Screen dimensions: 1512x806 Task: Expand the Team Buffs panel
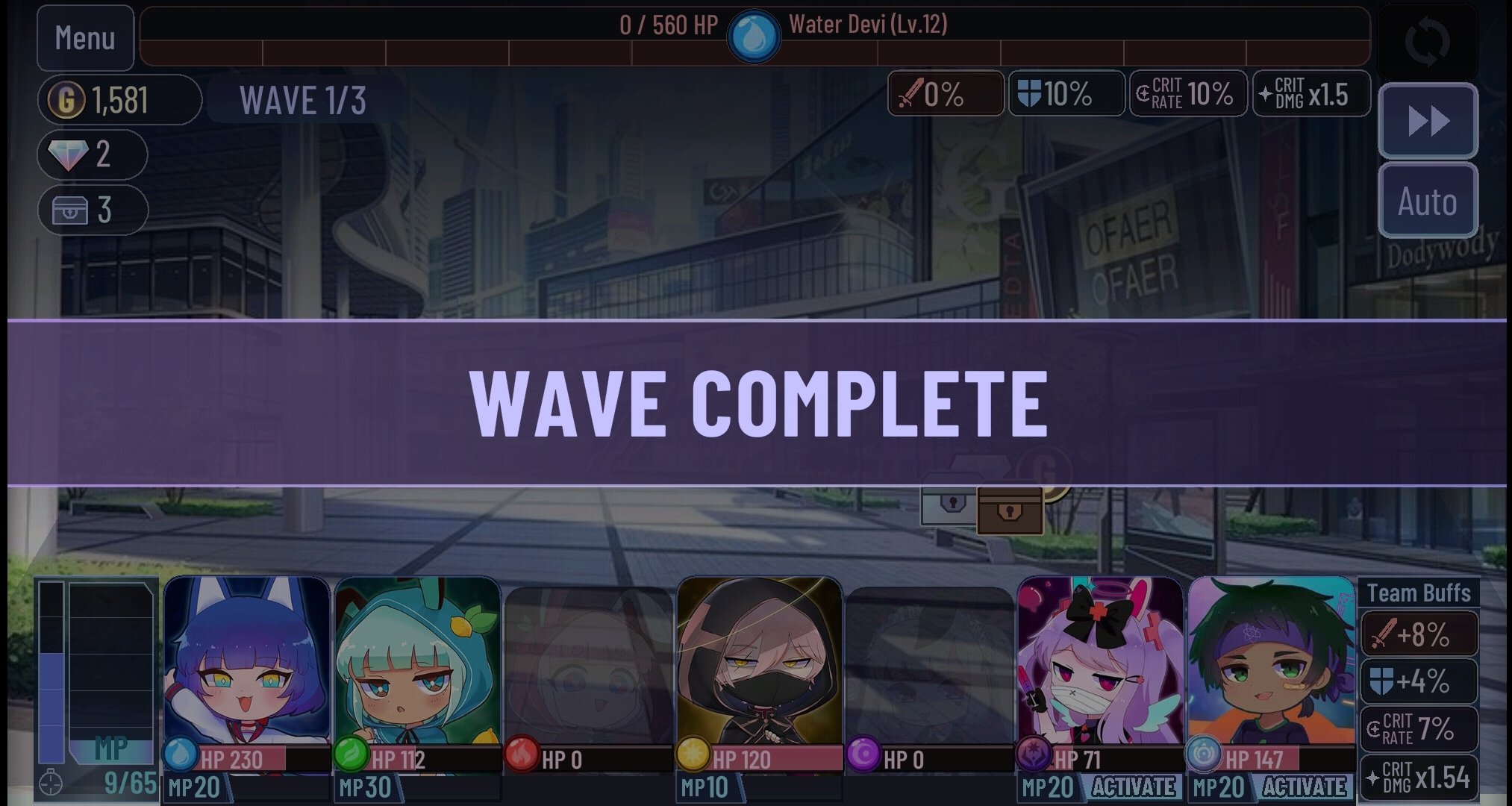coord(1417,592)
